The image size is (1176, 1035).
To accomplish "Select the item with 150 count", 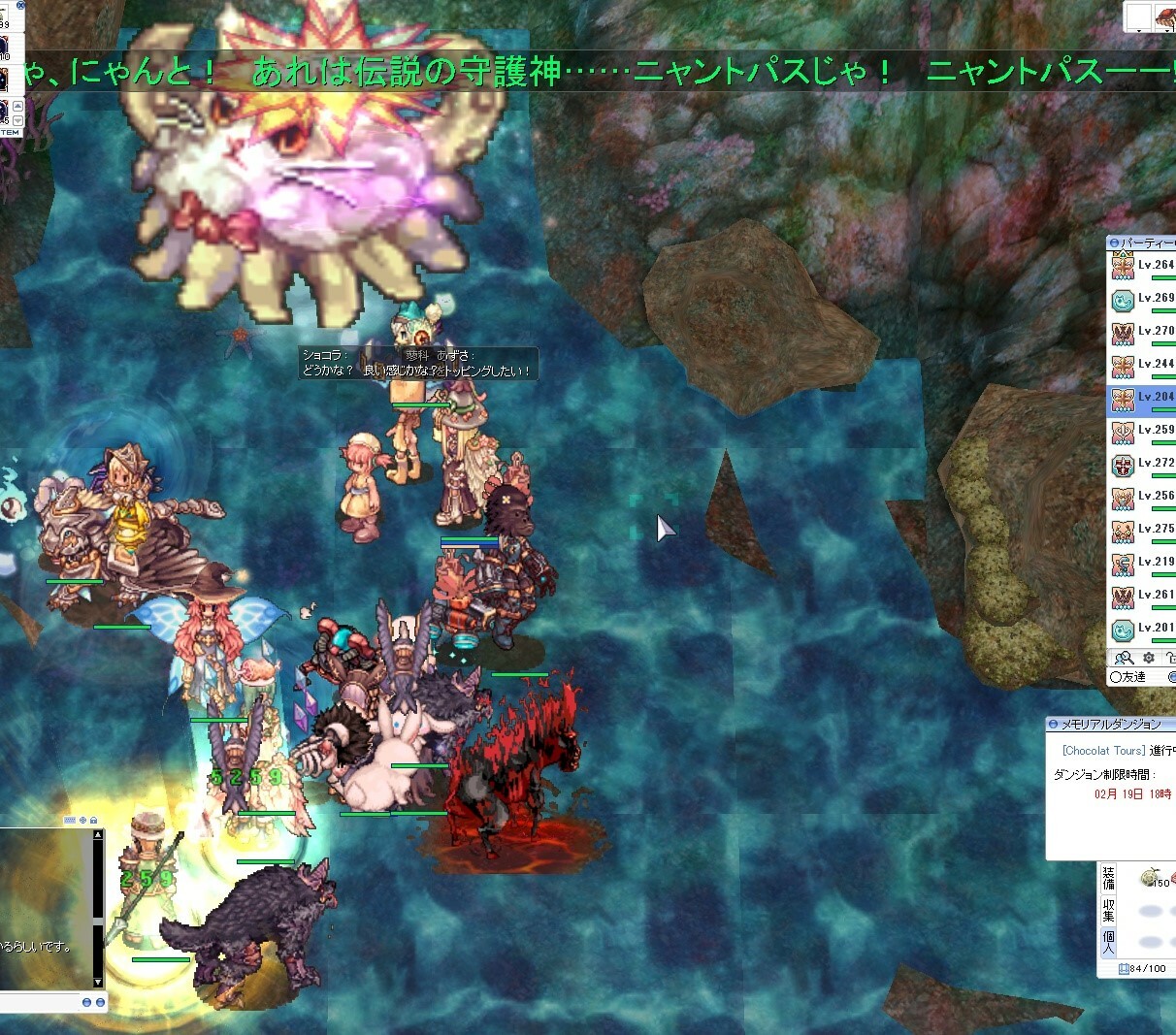I will [x=1153, y=878].
